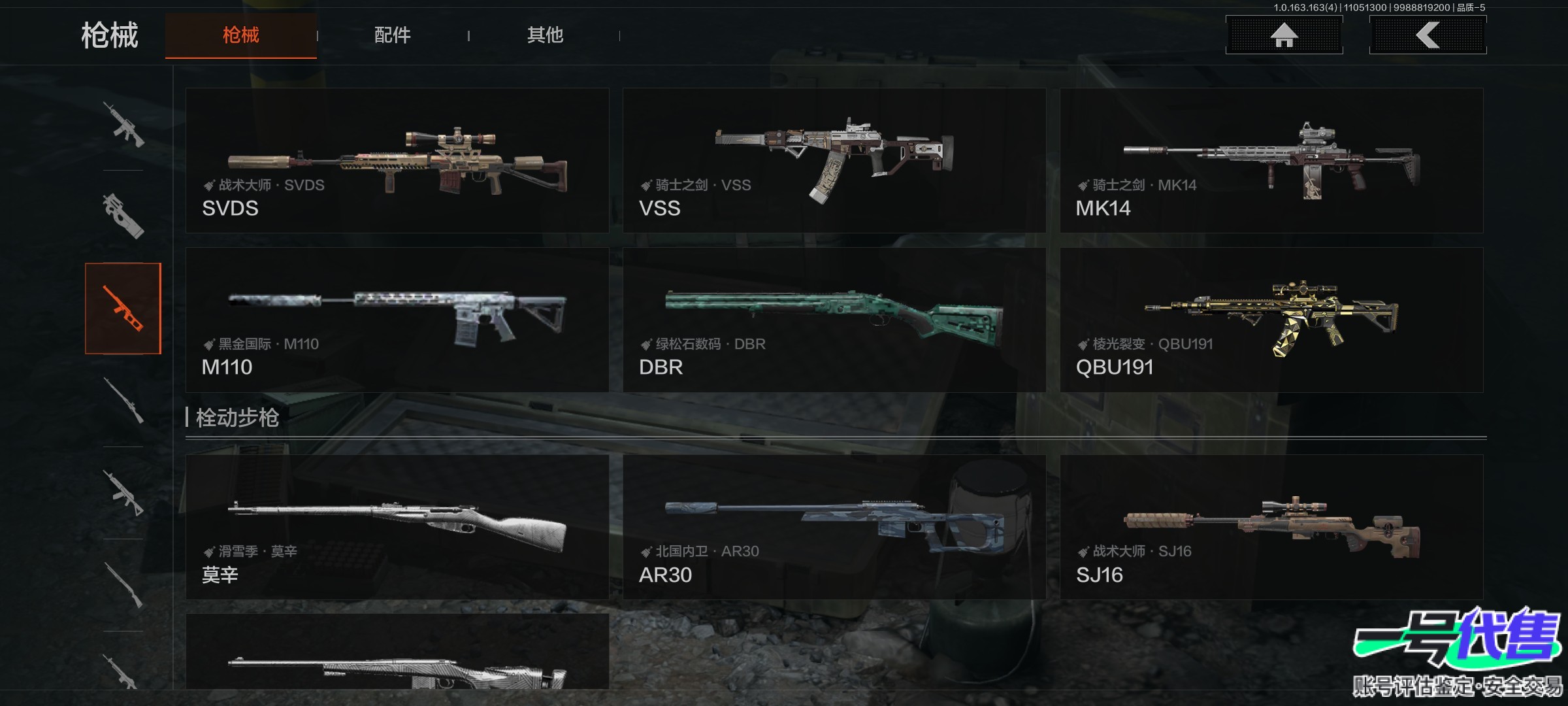The width and height of the screenshot is (1568, 706).
Task: Open the SJ16 weapon card
Action: point(1271,527)
